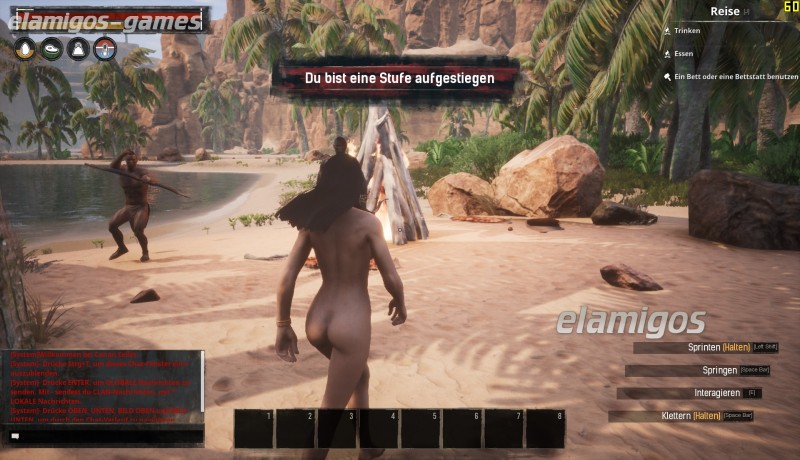
Task: Click the thermometer temperature status icon
Action: point(105,48)
